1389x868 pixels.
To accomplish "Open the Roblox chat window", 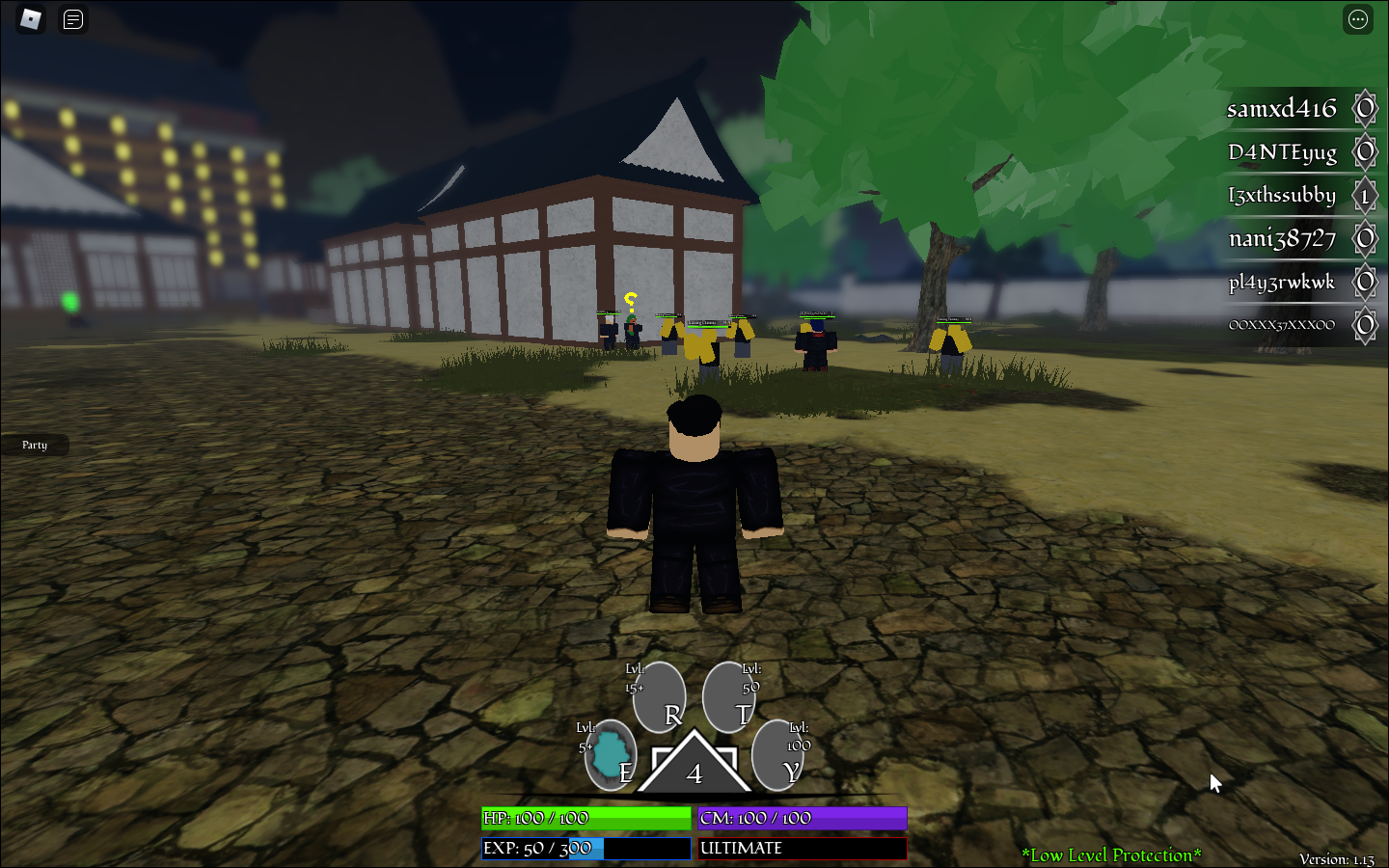I will (73, 19).
